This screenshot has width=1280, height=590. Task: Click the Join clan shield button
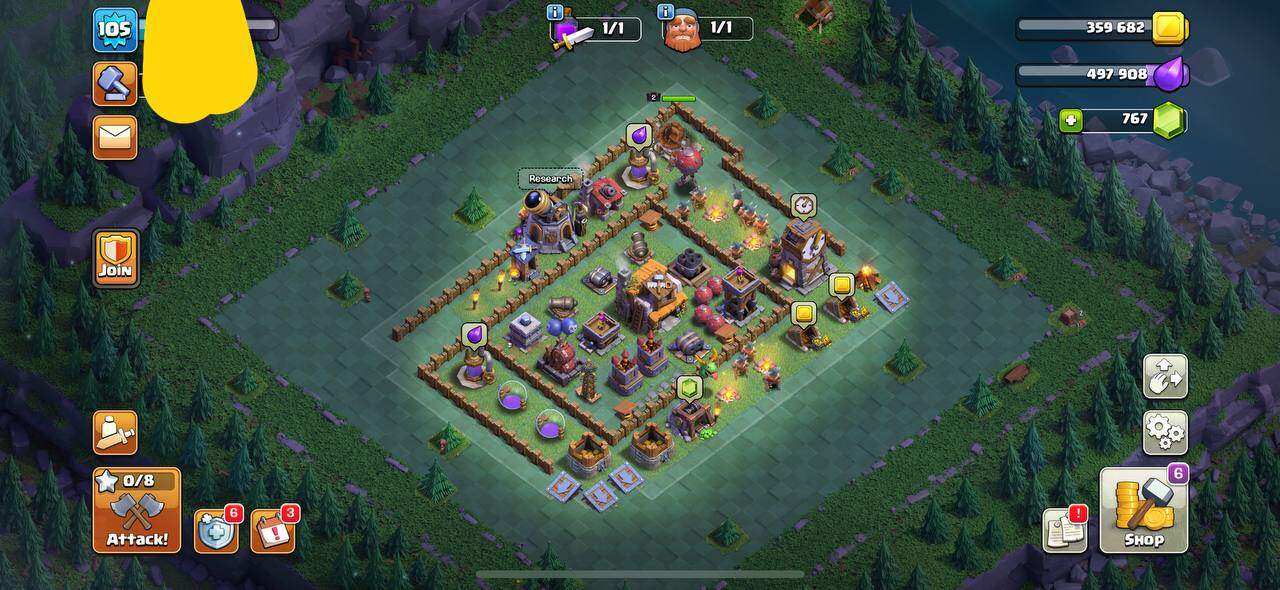tap(116, 258)
